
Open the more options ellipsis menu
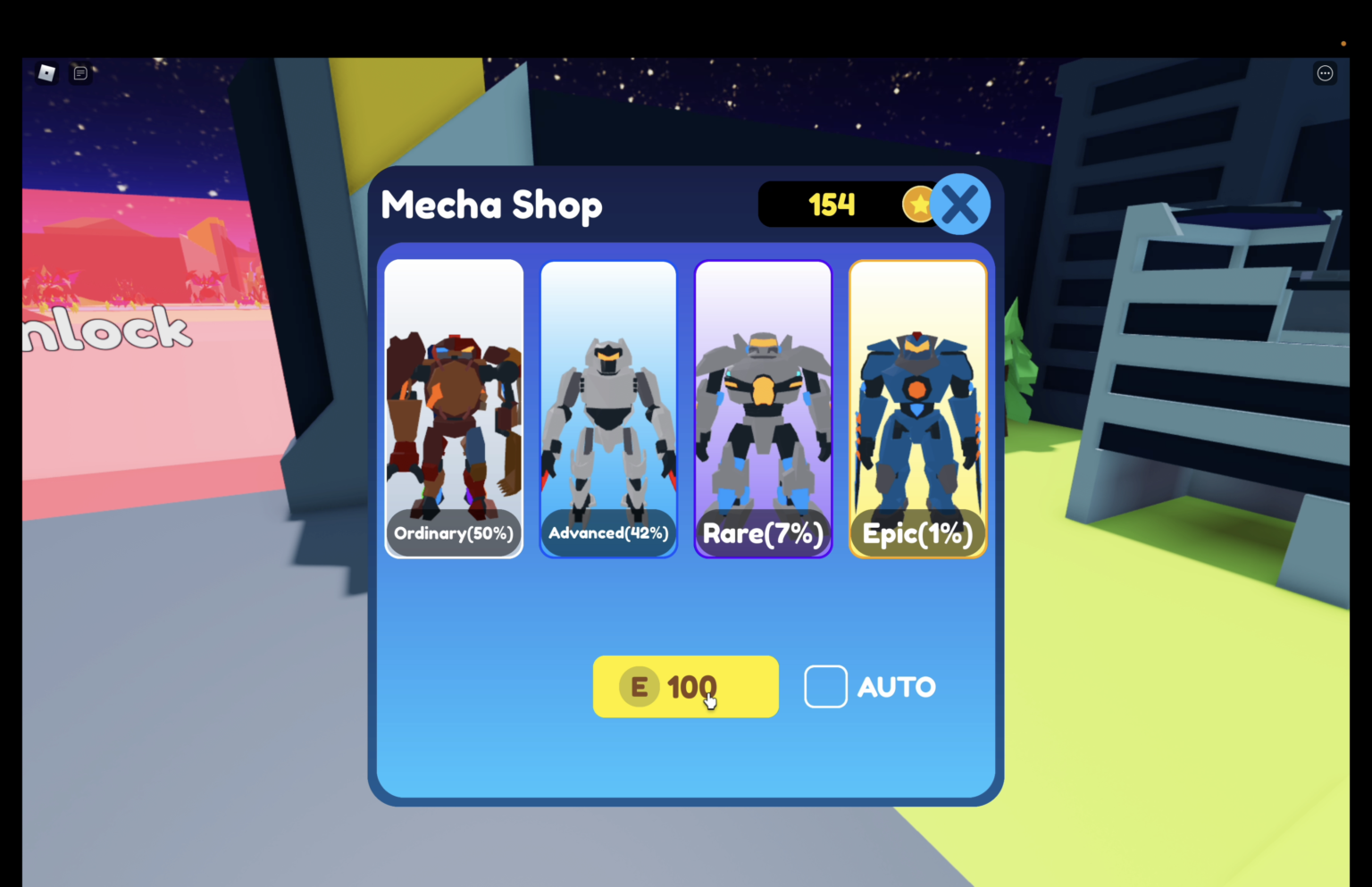pyautogui.click(x=1325, y=72)
